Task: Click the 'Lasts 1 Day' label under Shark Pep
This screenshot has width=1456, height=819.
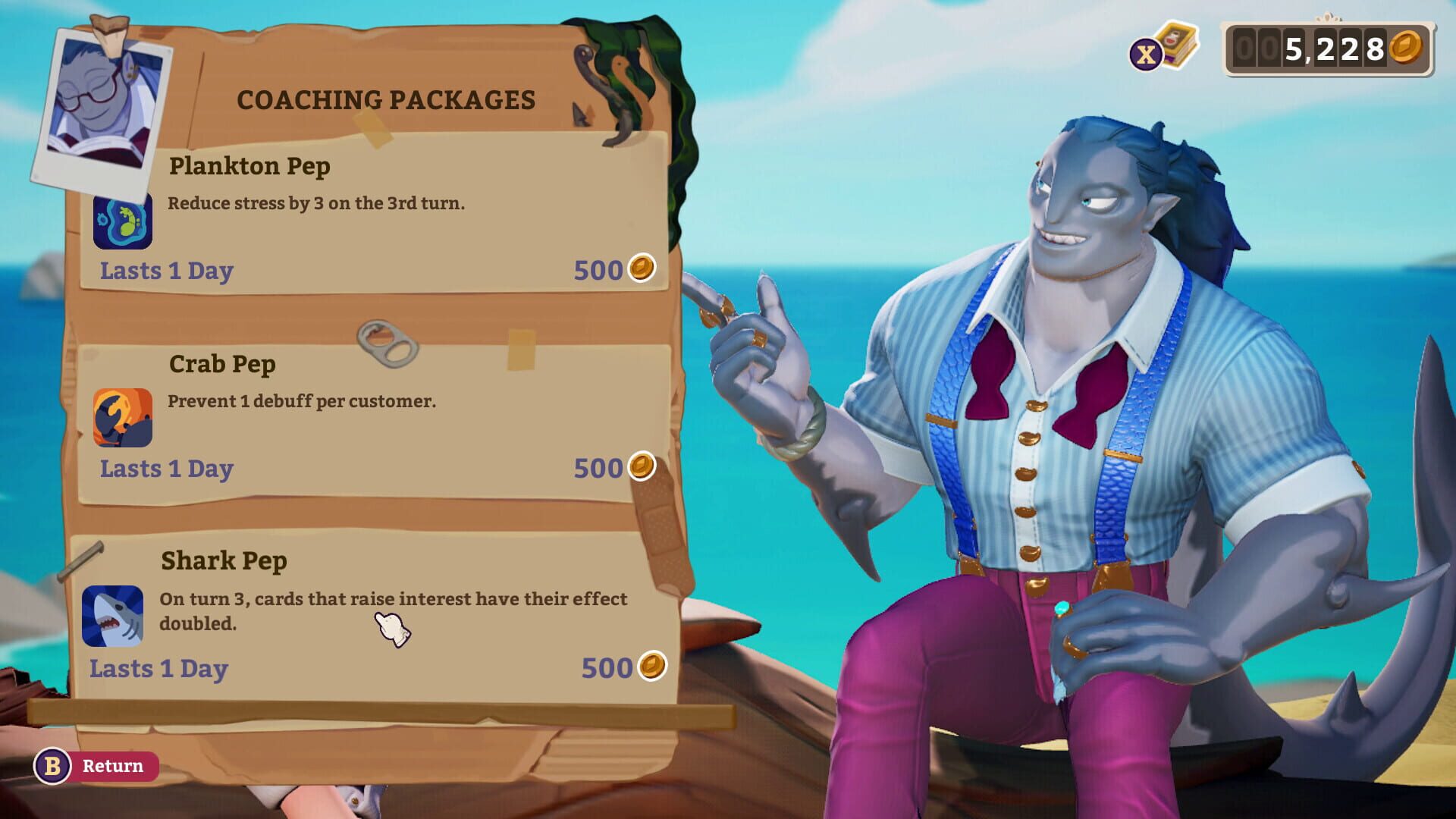Action: point(158,669)
